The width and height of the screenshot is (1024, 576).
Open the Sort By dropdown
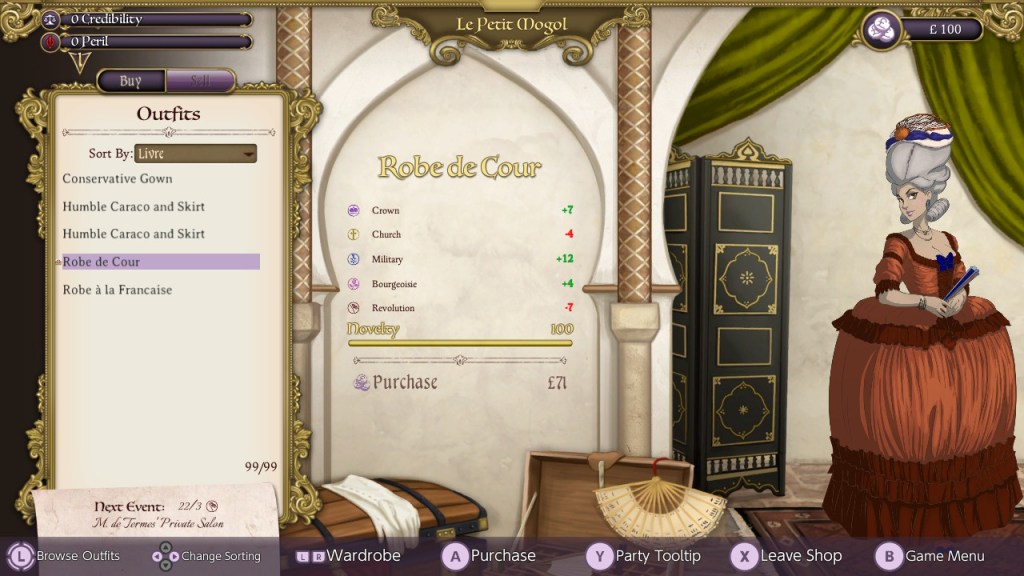[x=195, y=154]
